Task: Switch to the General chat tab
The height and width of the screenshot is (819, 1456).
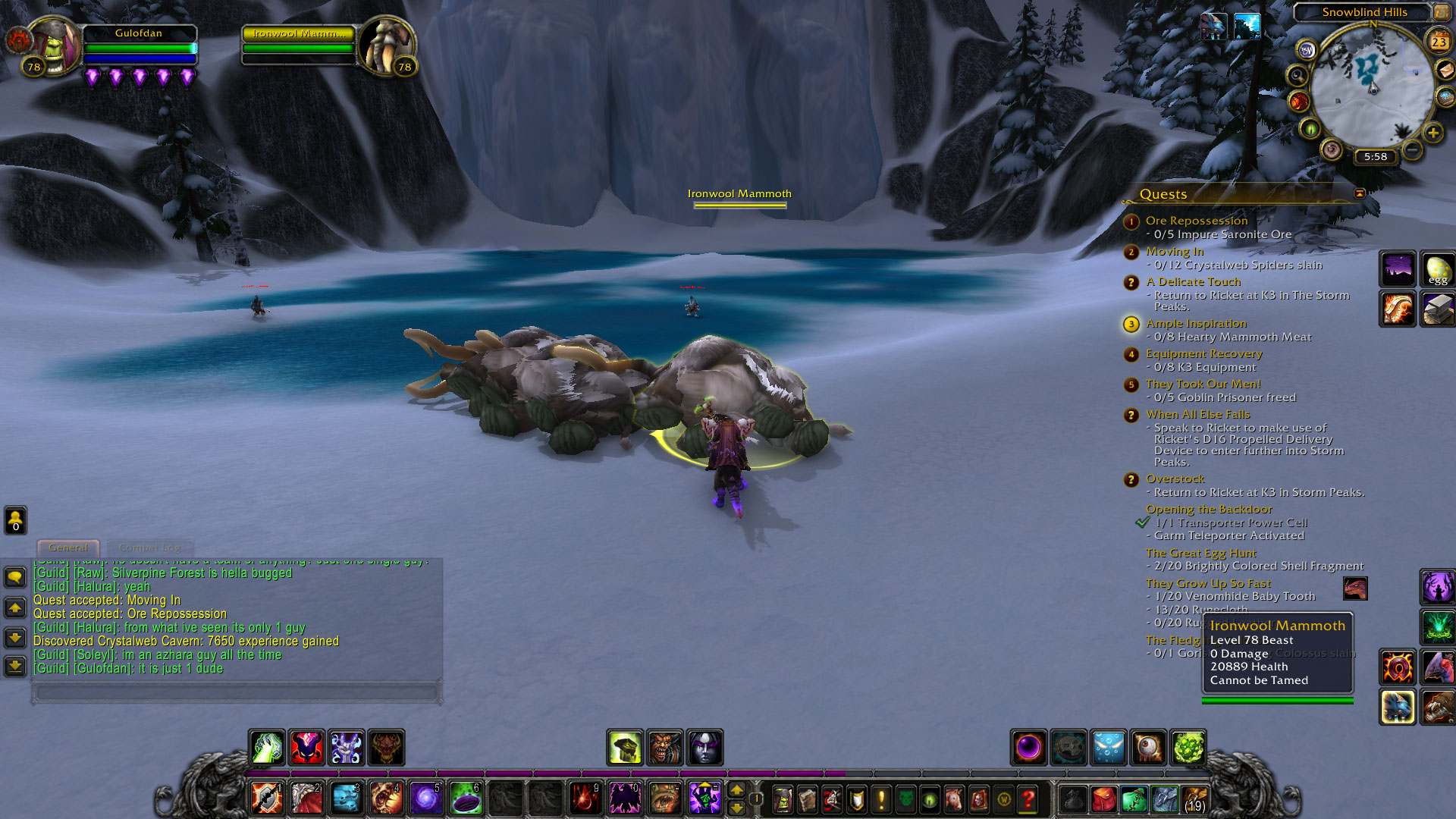Action: point(68,548)
